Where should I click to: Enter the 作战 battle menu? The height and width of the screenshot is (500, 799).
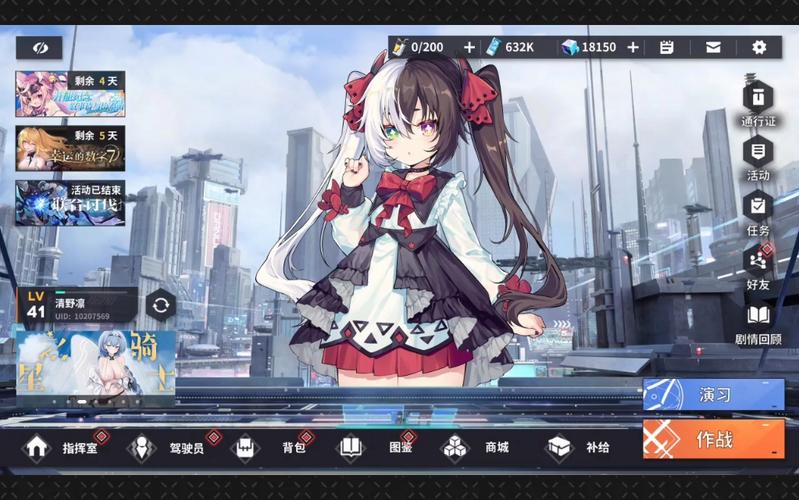[x=713, y=439]
